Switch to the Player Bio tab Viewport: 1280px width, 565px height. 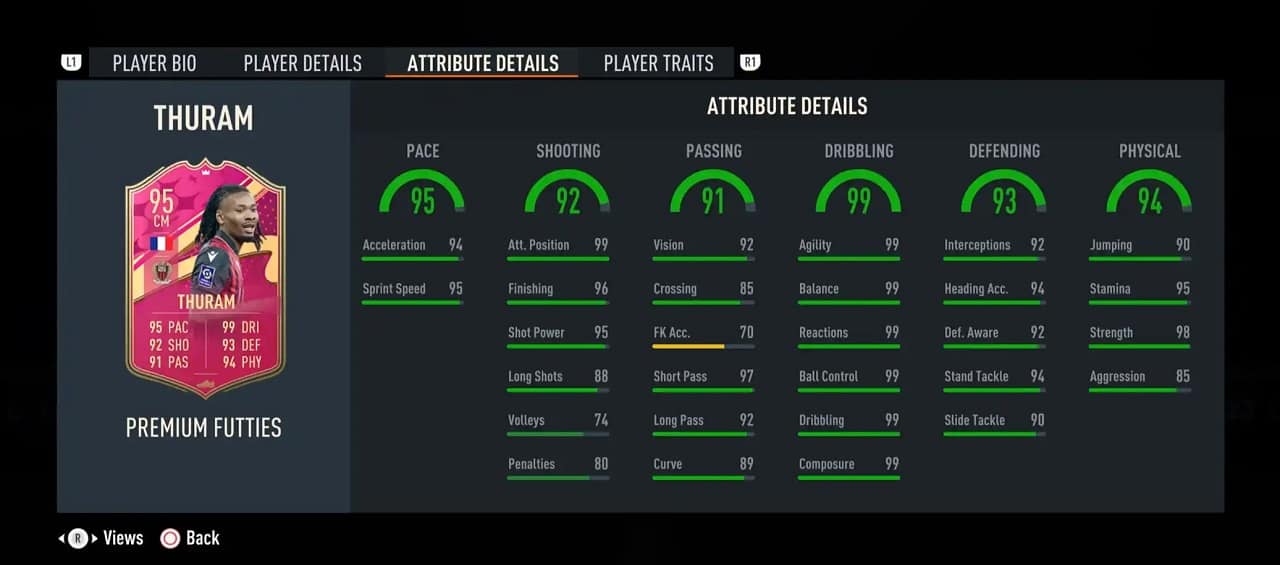click(154, 63)
